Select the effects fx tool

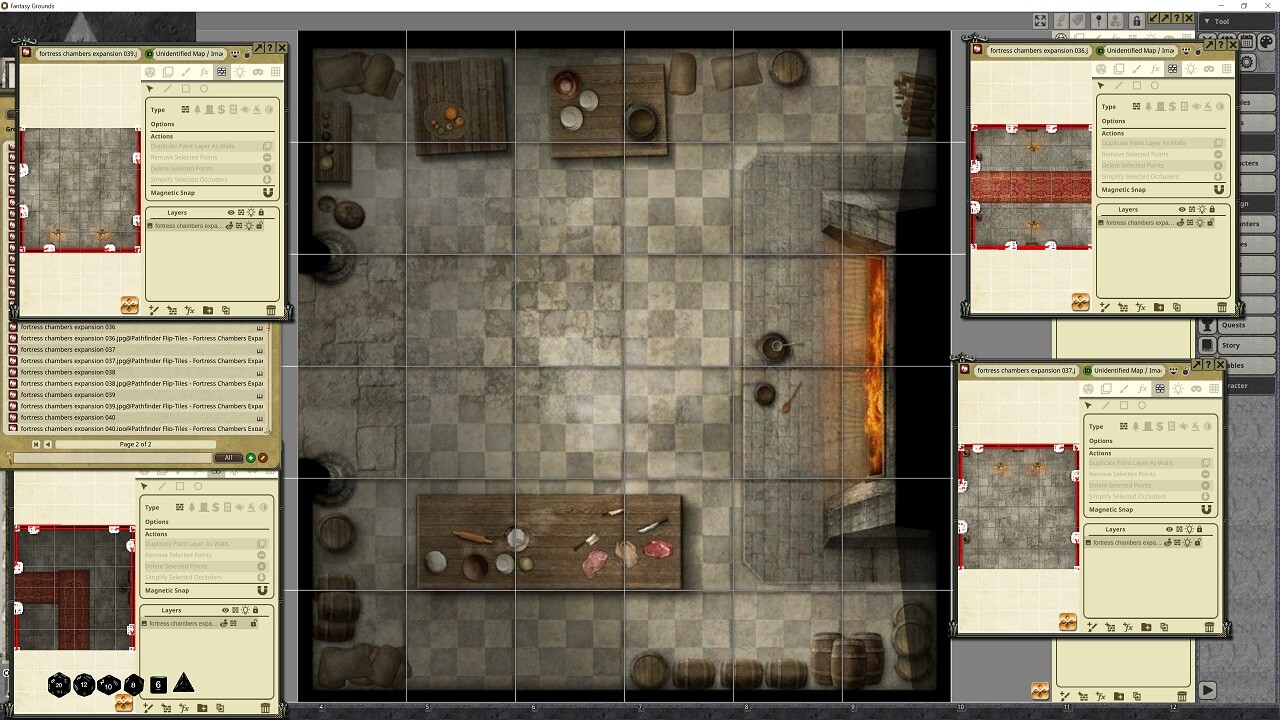tap(204, 71)
